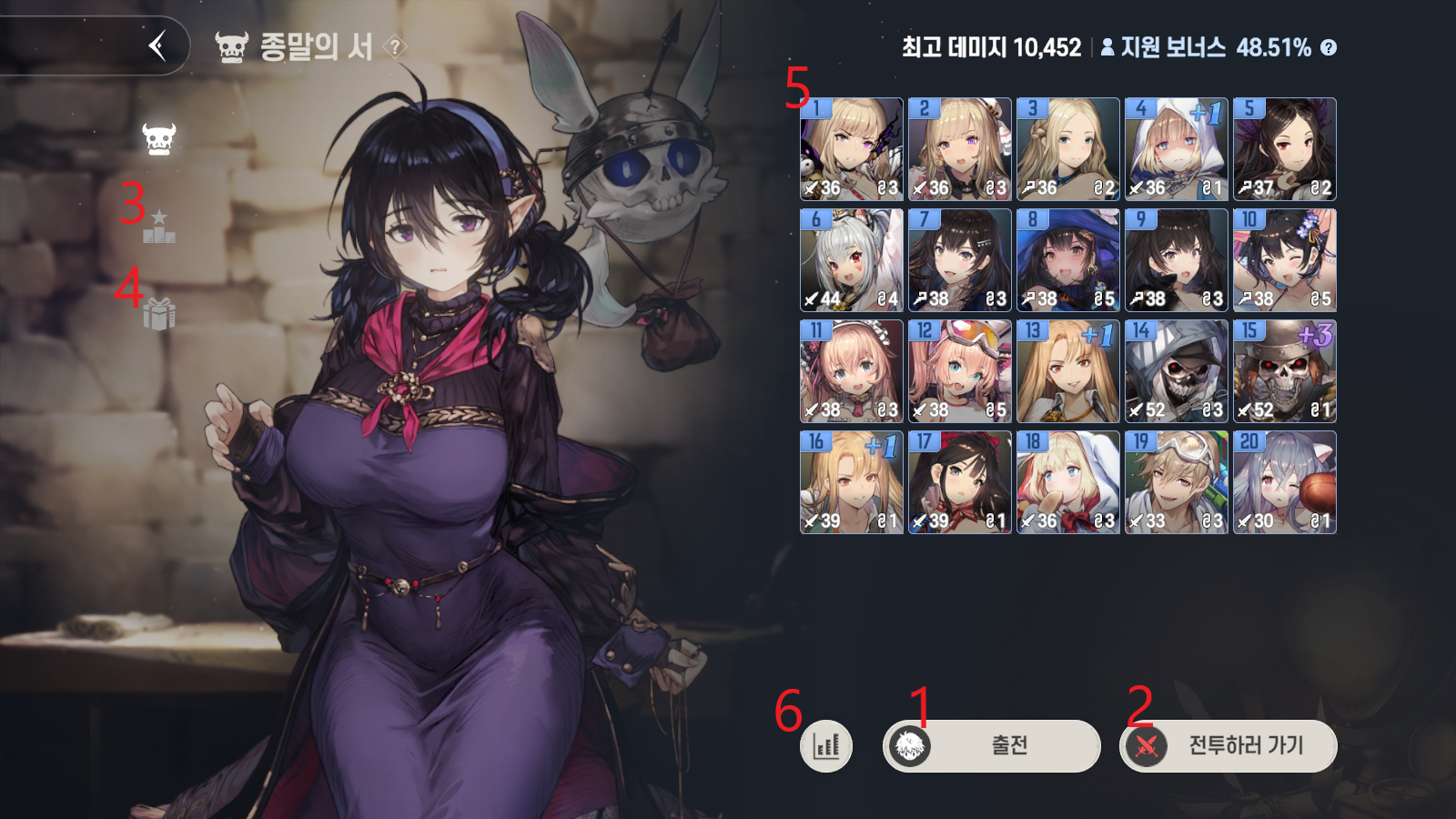Select the goggle-wearing character in slot 12

point(958,371)
